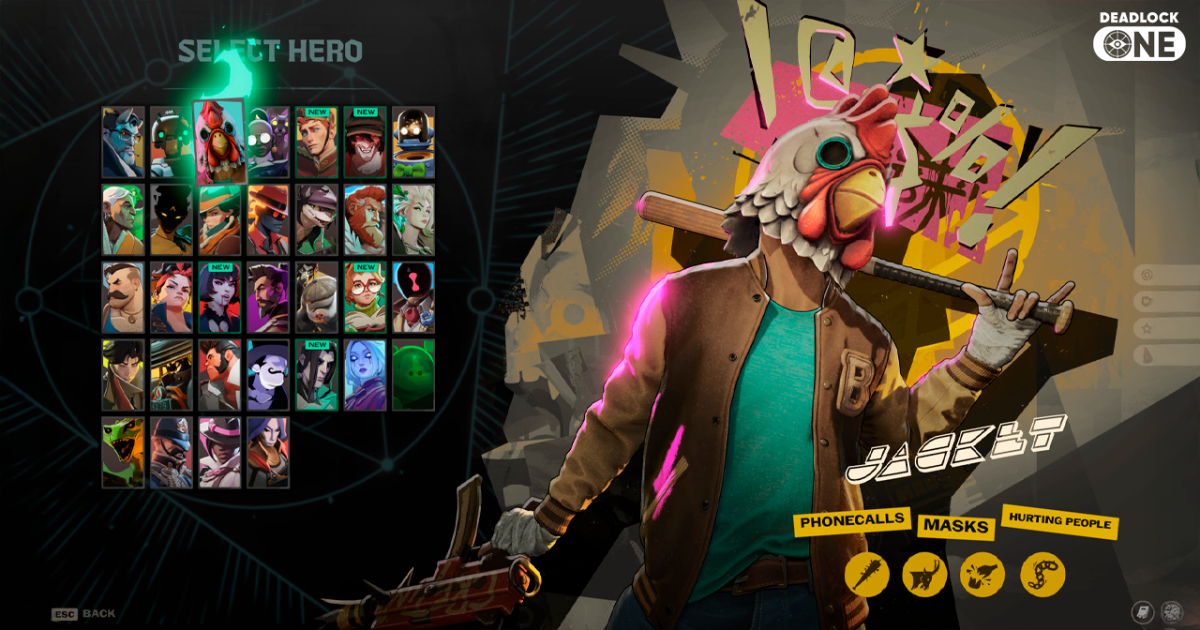Pick the big-mustached man portrait
The width and height of the screenshot is (1200, 630).
pyautogui.click(x=123, y=297)
